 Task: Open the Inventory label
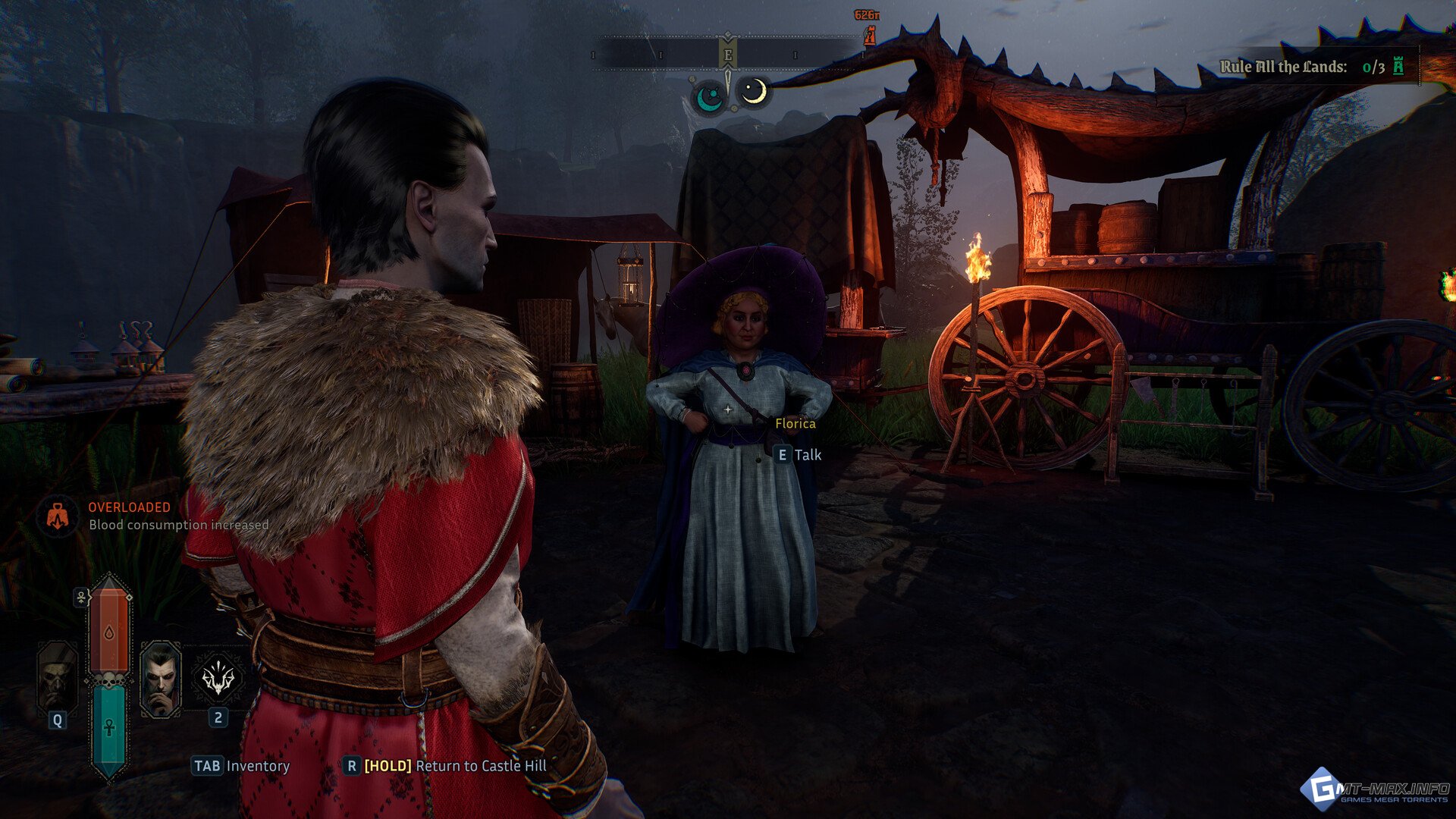[x=257, y=766]
